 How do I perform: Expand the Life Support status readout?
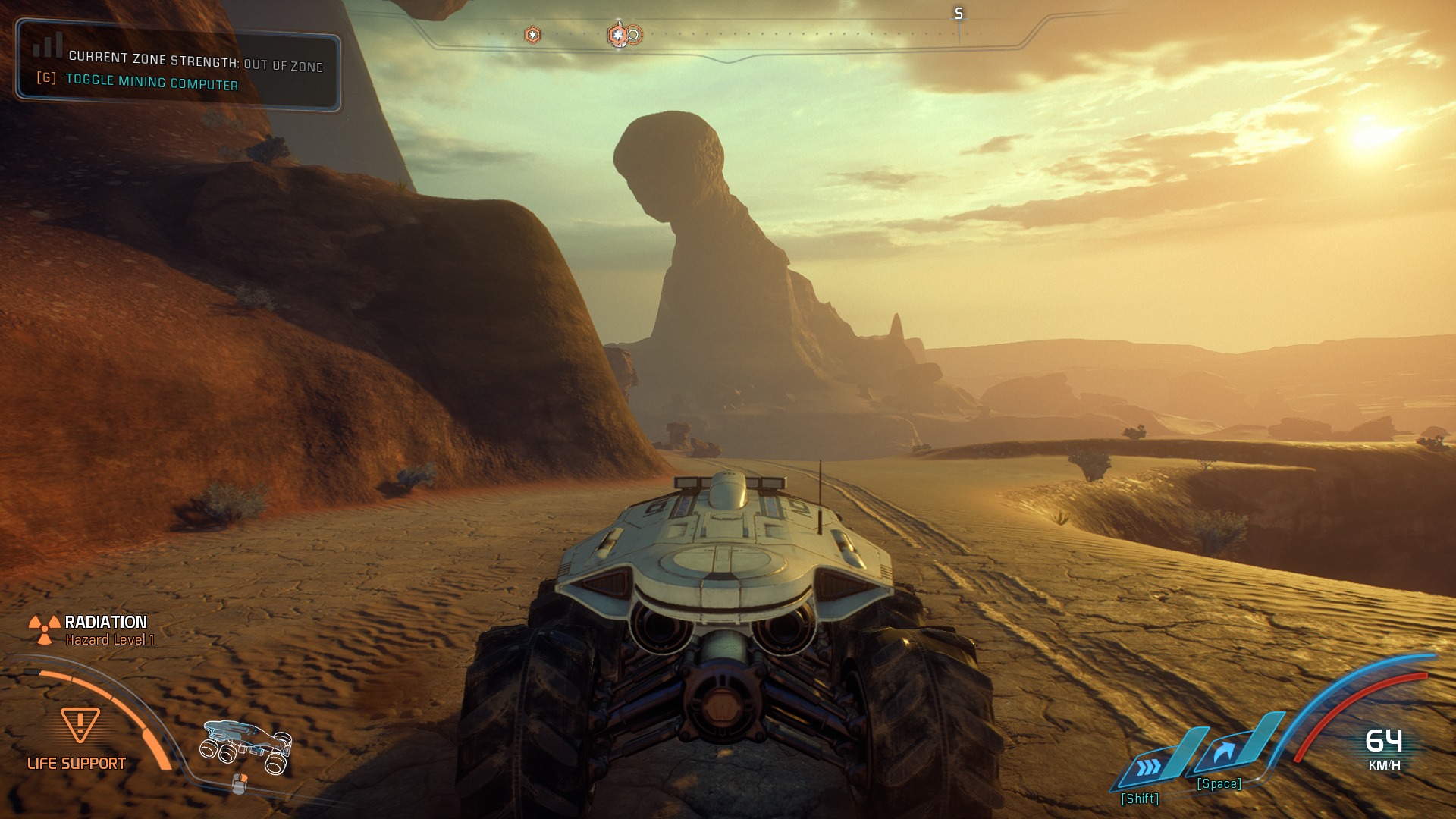click(77, 763)
